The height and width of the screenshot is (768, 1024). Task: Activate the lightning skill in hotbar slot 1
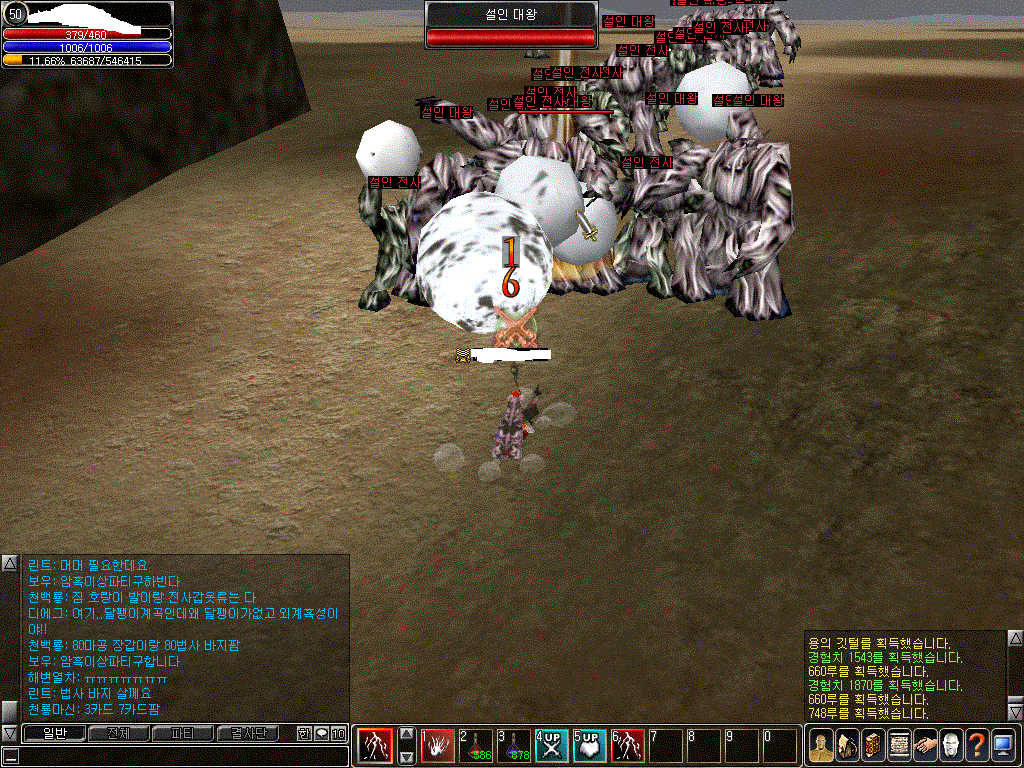pyautogui.click(x=438, y=745)
